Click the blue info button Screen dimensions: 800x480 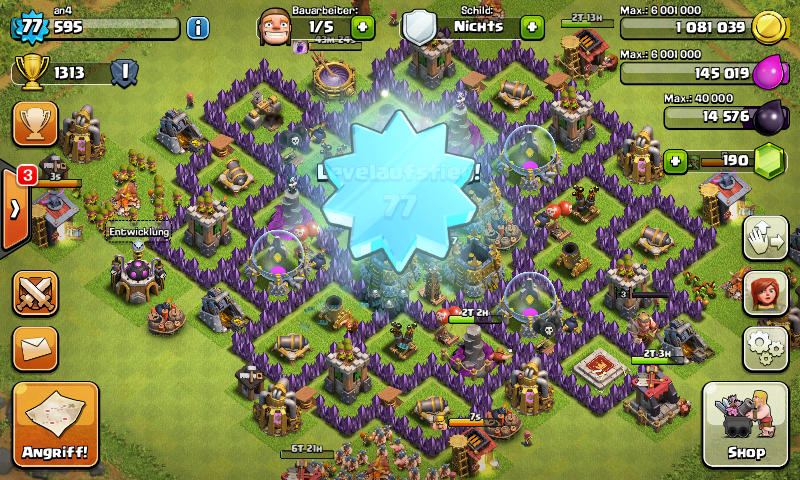(x=198, y=27)
